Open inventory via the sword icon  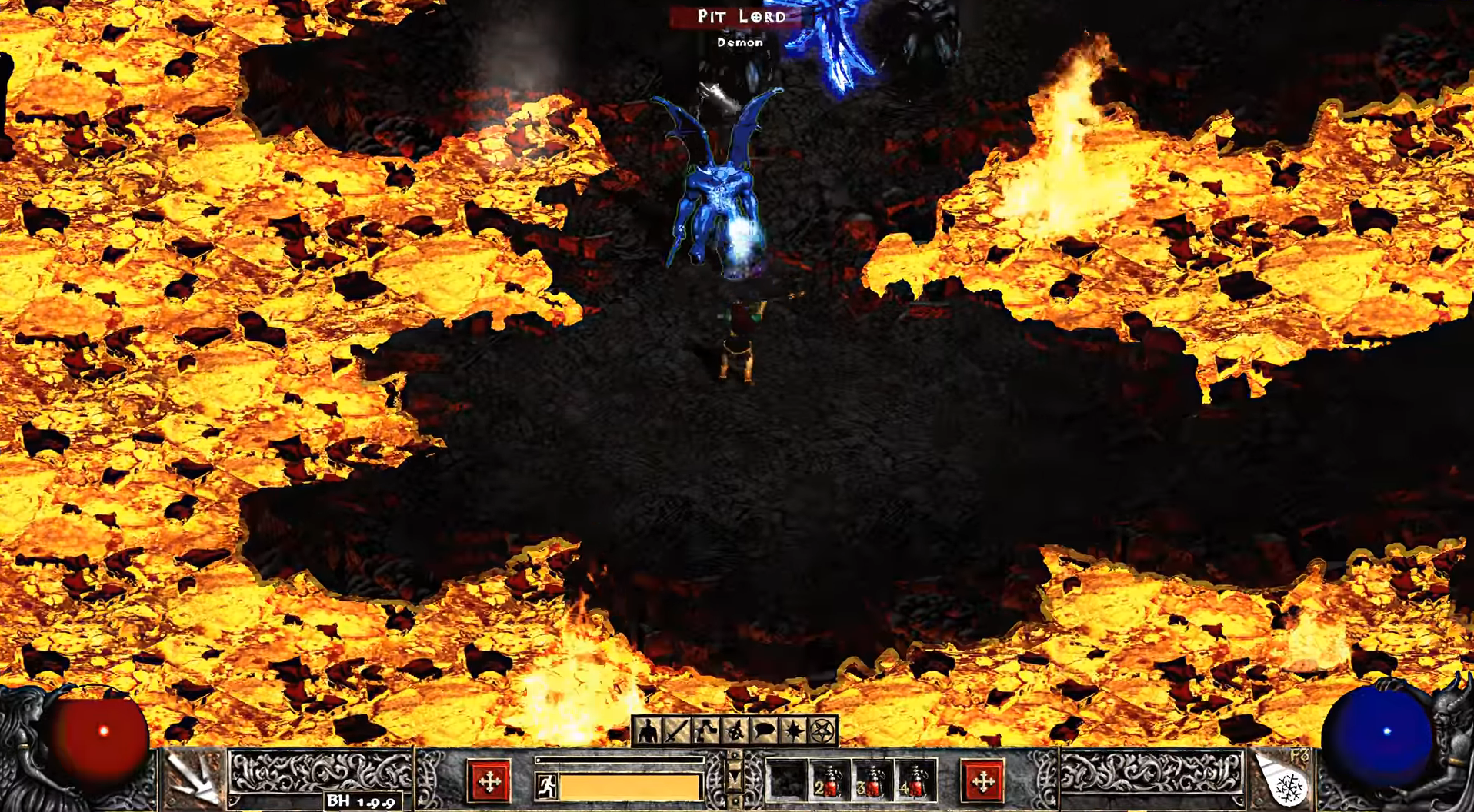click(677, 731)
